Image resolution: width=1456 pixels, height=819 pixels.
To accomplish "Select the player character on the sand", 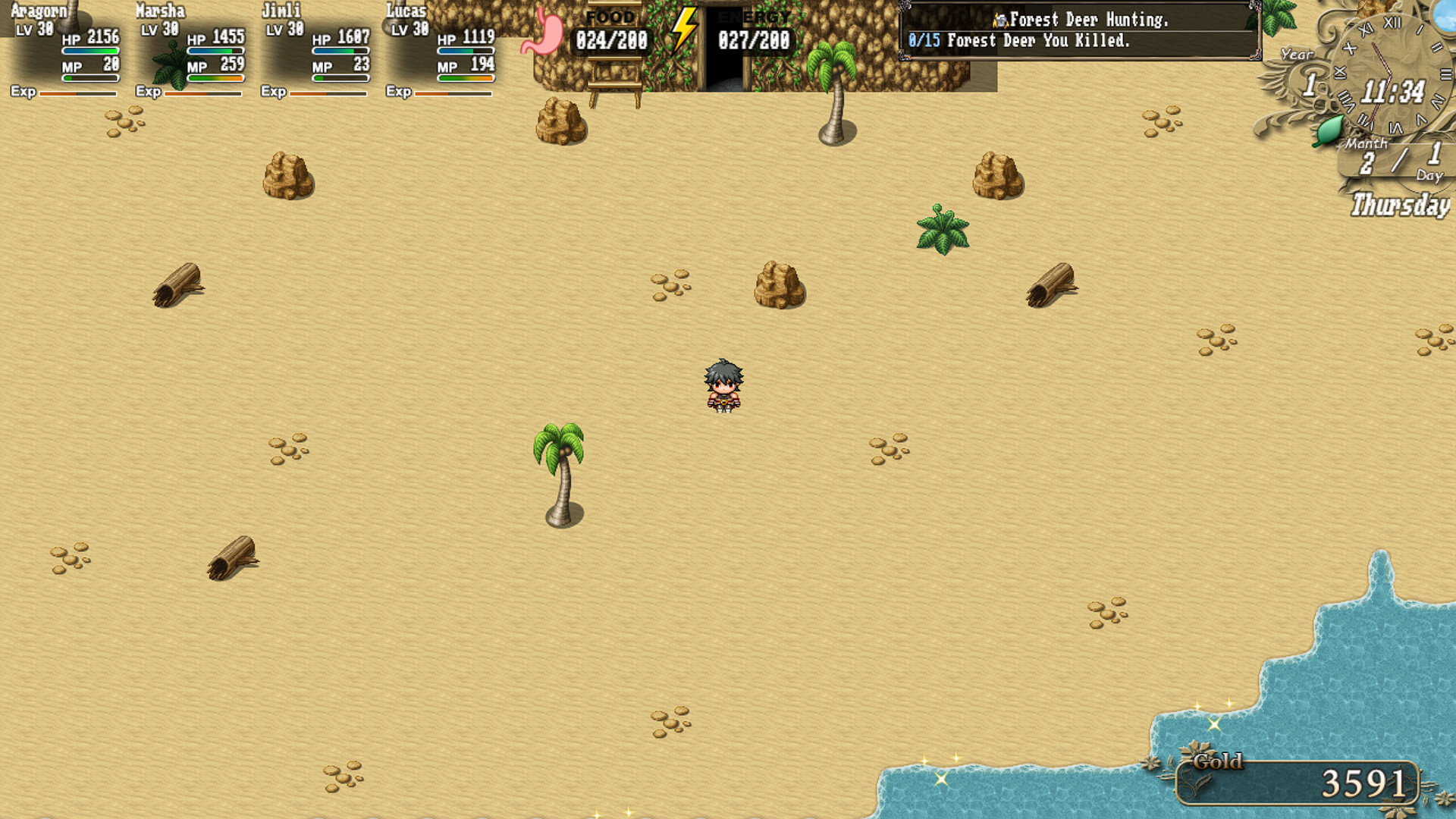I will [x=723, y=388].
